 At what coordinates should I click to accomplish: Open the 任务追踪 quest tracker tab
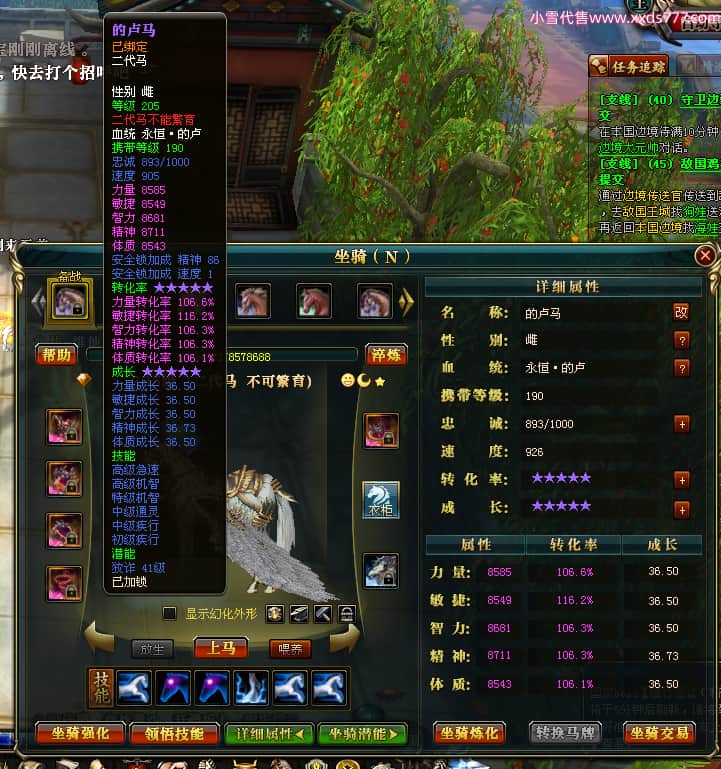628,66
